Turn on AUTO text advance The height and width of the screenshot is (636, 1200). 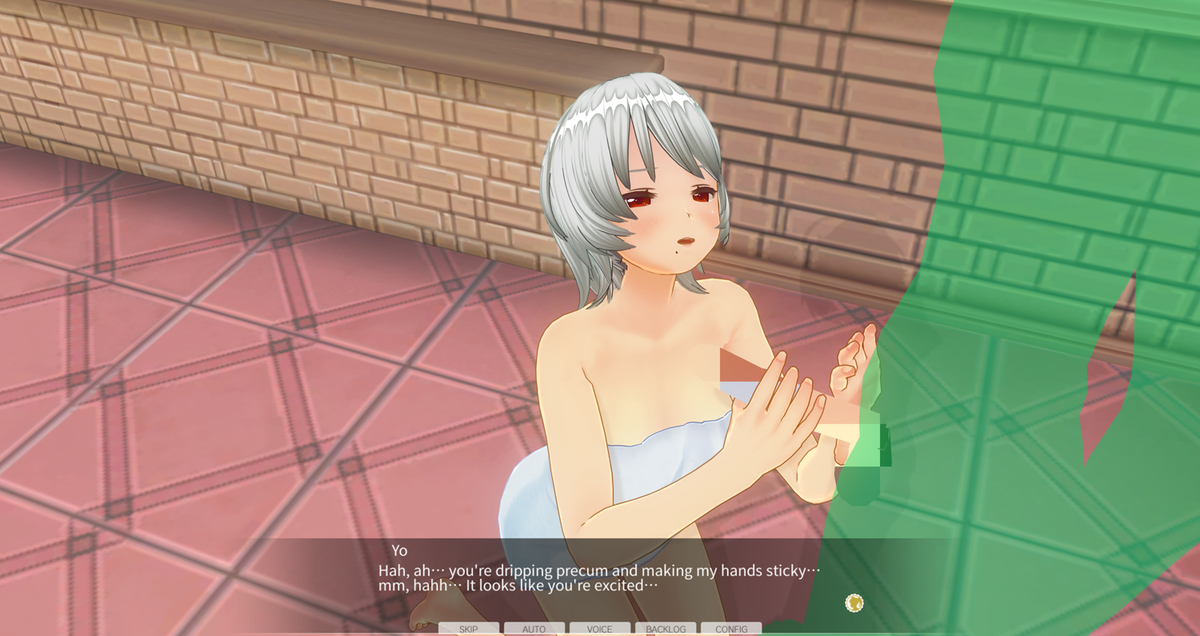(x=534, y=629)
